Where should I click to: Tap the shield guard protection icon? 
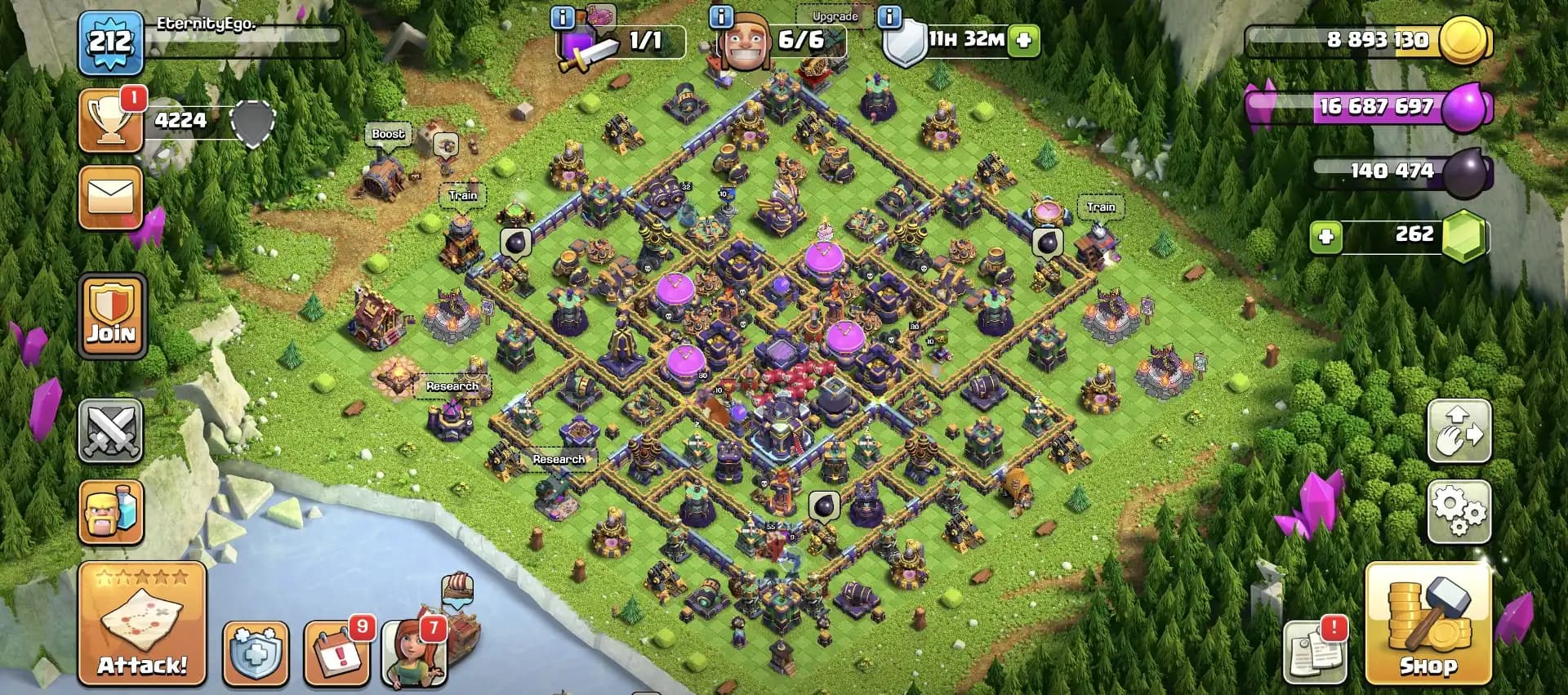(257, 653)
